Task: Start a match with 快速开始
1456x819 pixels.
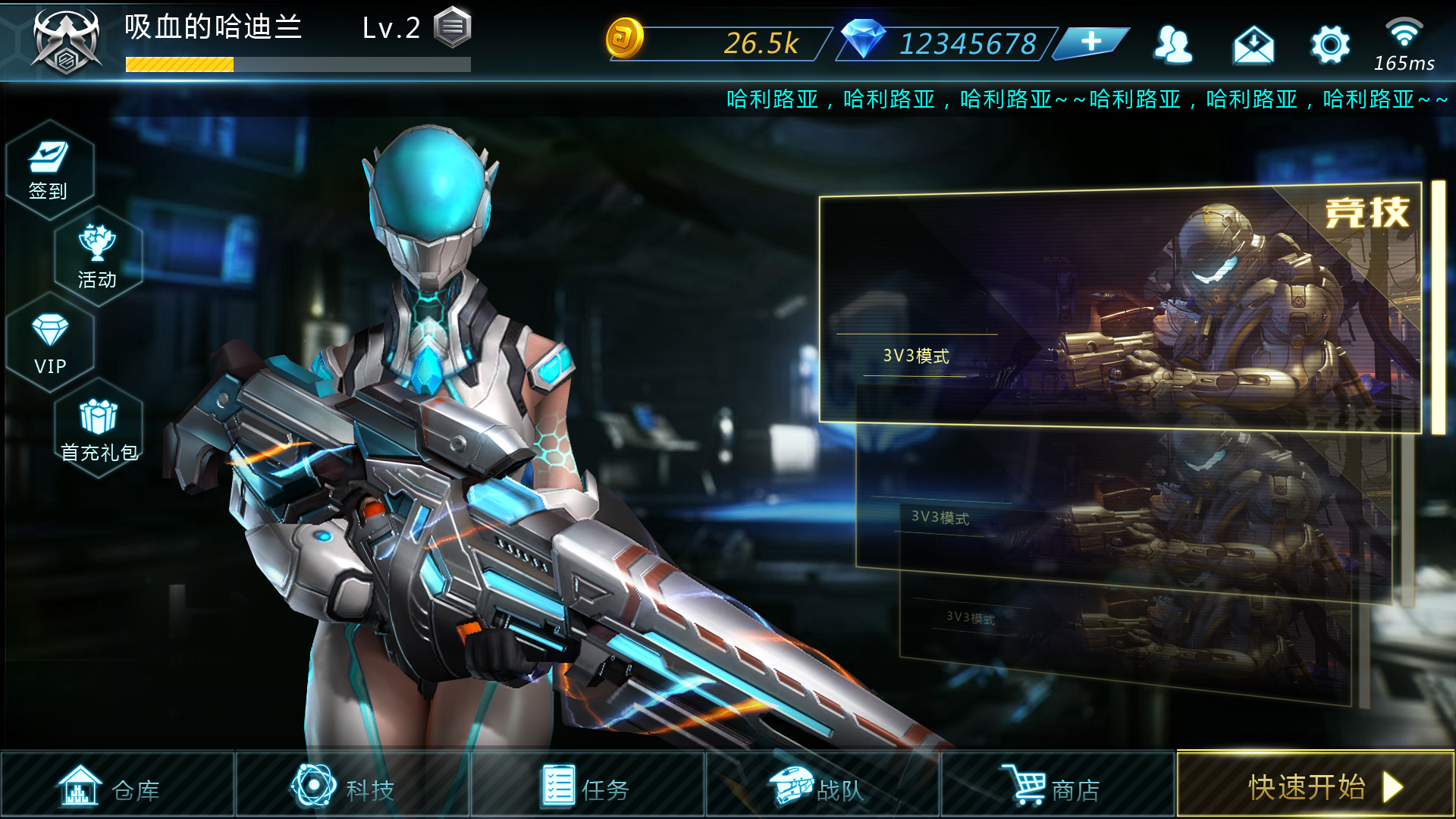Action: pyautogui.click(x=1315, y=786)
